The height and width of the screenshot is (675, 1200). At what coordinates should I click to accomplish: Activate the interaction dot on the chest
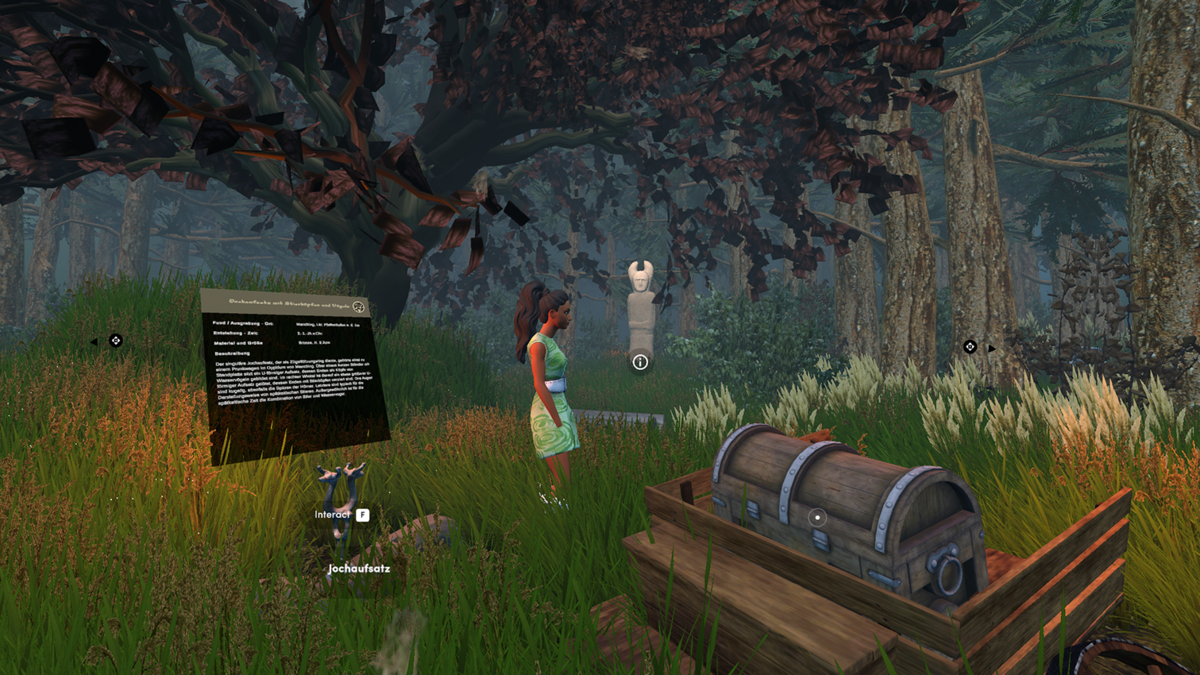coord(818,517)
